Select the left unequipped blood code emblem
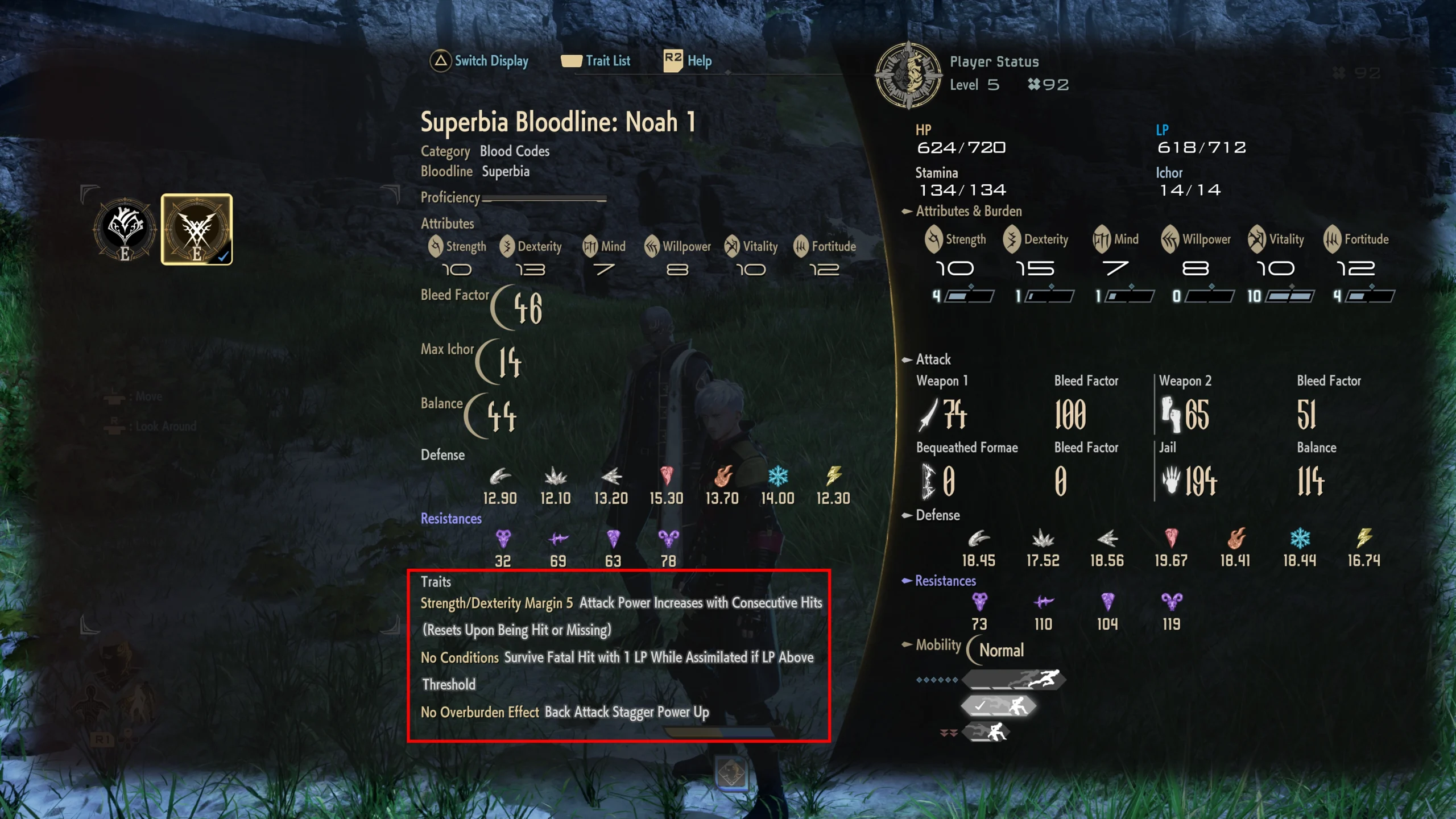The width and height of the screenshot is (1456, 819). 123,230
